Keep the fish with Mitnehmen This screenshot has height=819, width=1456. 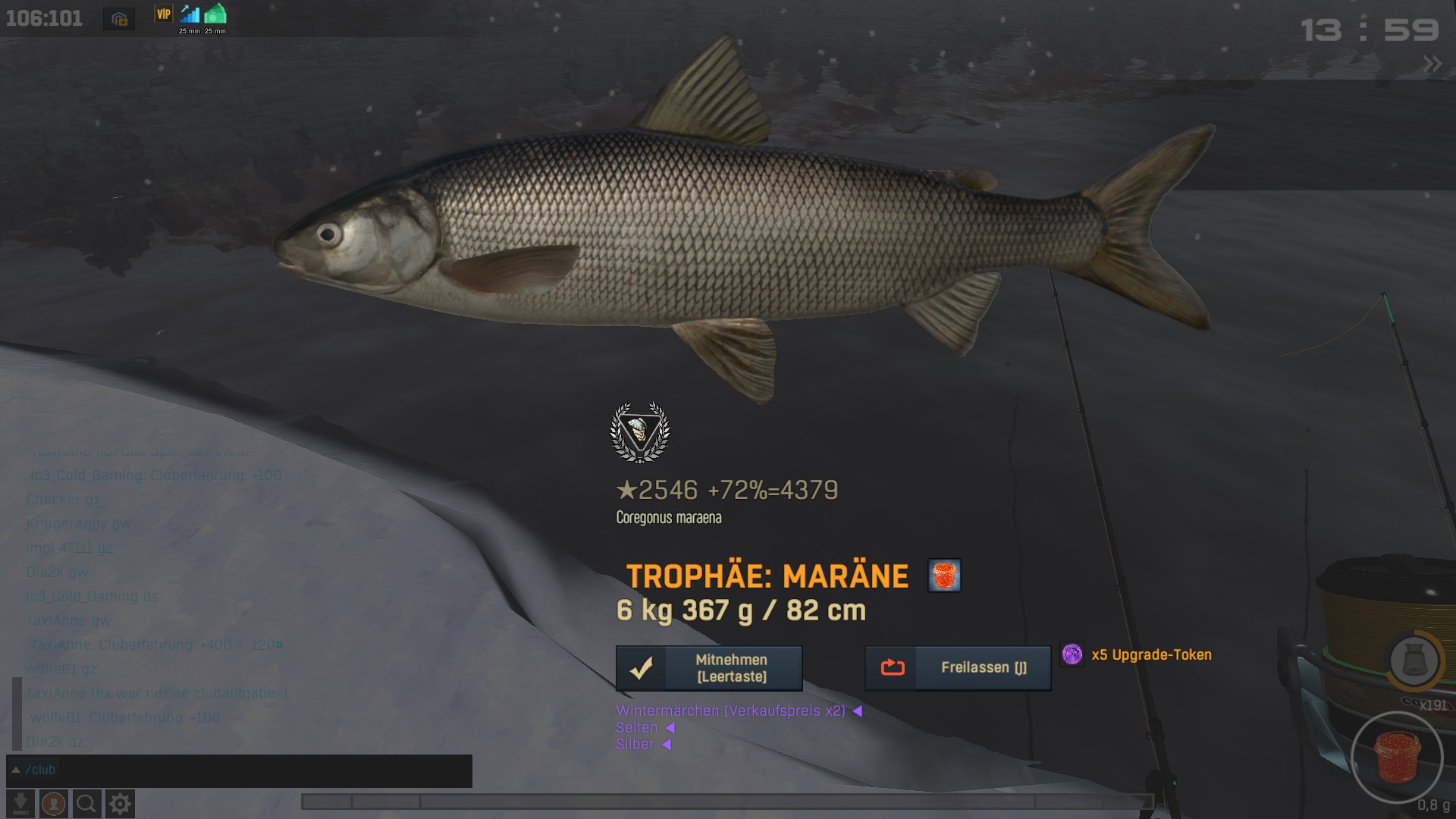[x=709, y=668]
